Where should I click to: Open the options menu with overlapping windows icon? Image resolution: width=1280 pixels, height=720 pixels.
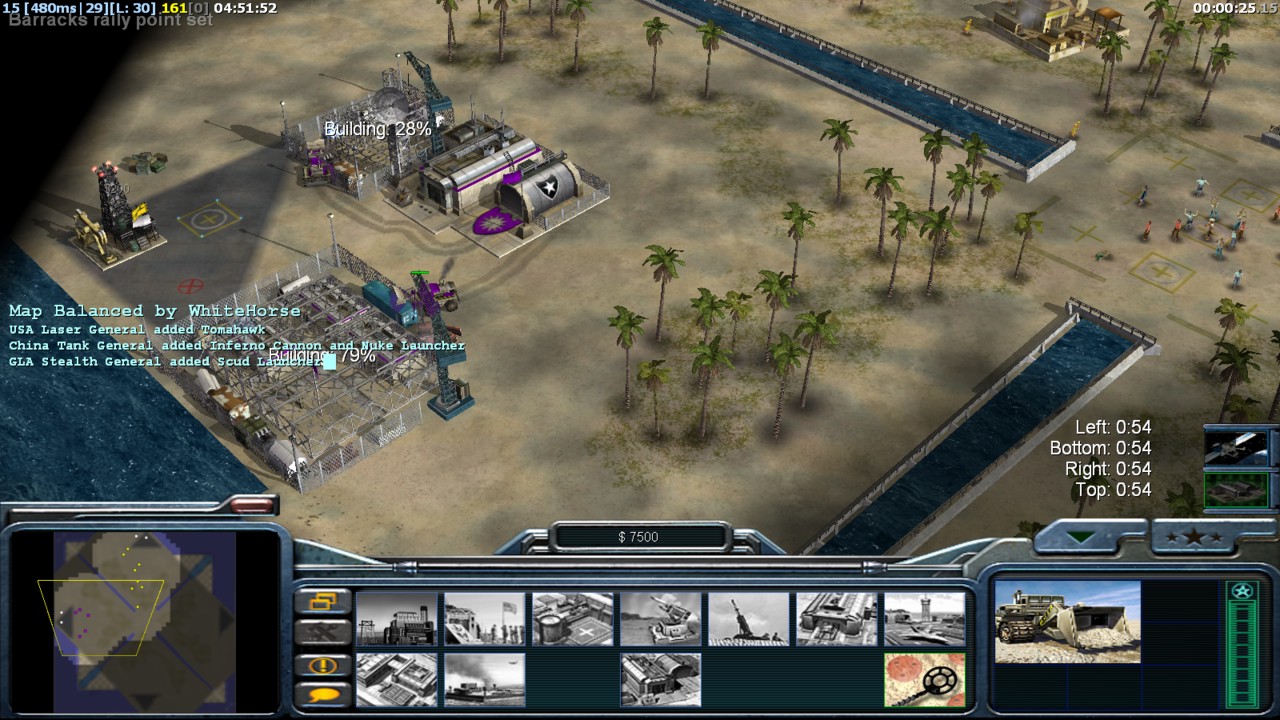[x=324, y=601]
